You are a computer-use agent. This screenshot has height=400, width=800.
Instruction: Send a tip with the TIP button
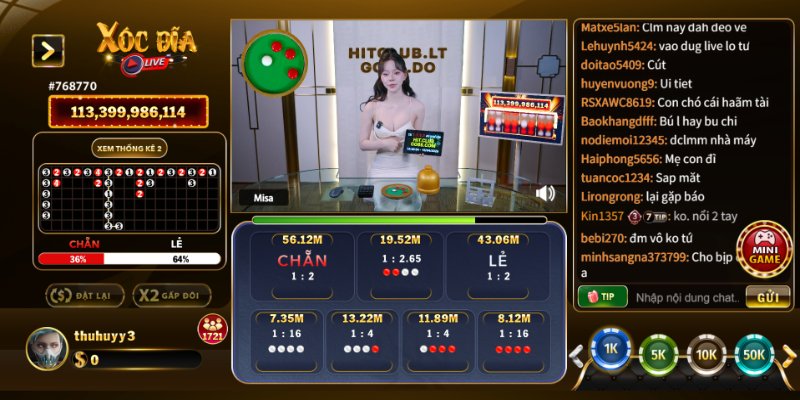point(602,297)
